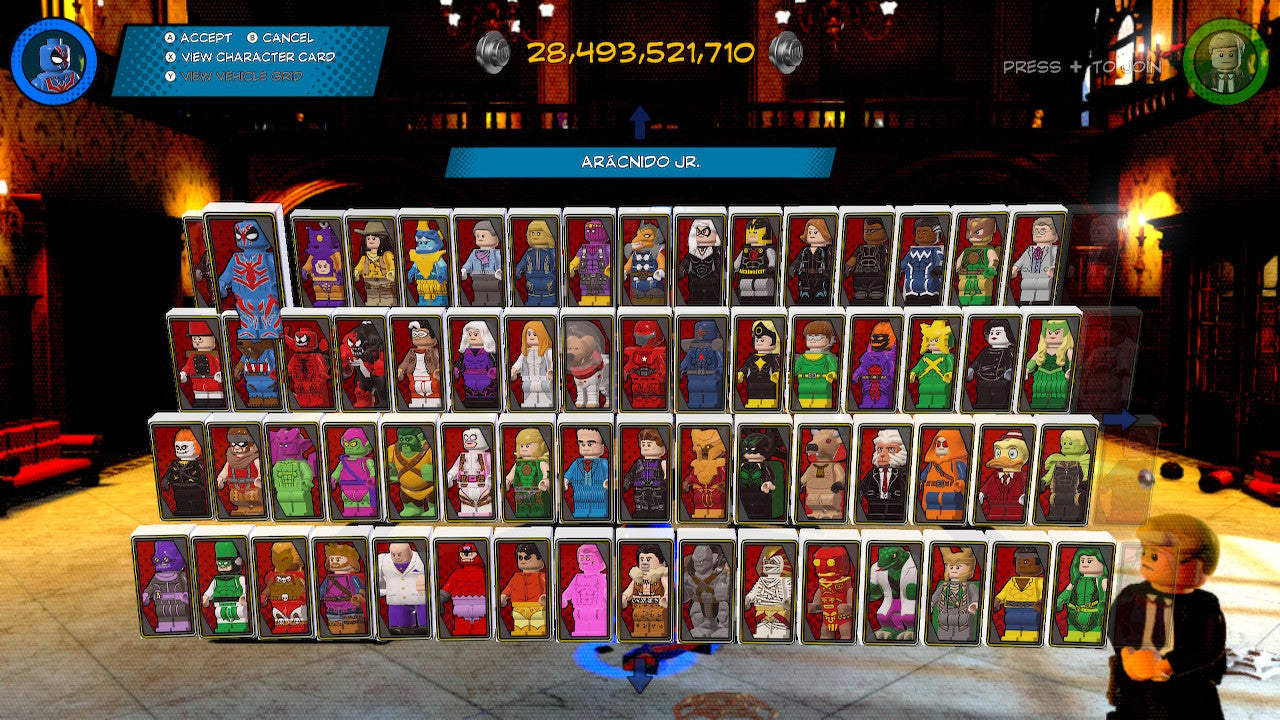Select the flaming-skull Ghost Rider card
The height and width of the screenshot is (720, 1280).
coord(180,468)
